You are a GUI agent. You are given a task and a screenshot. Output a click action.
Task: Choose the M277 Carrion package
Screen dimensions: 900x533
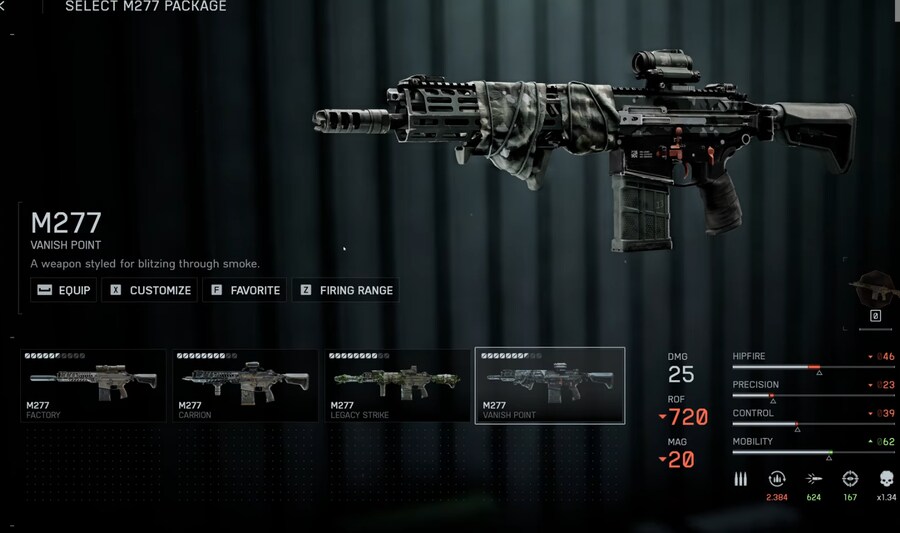(x=245, y=385)
